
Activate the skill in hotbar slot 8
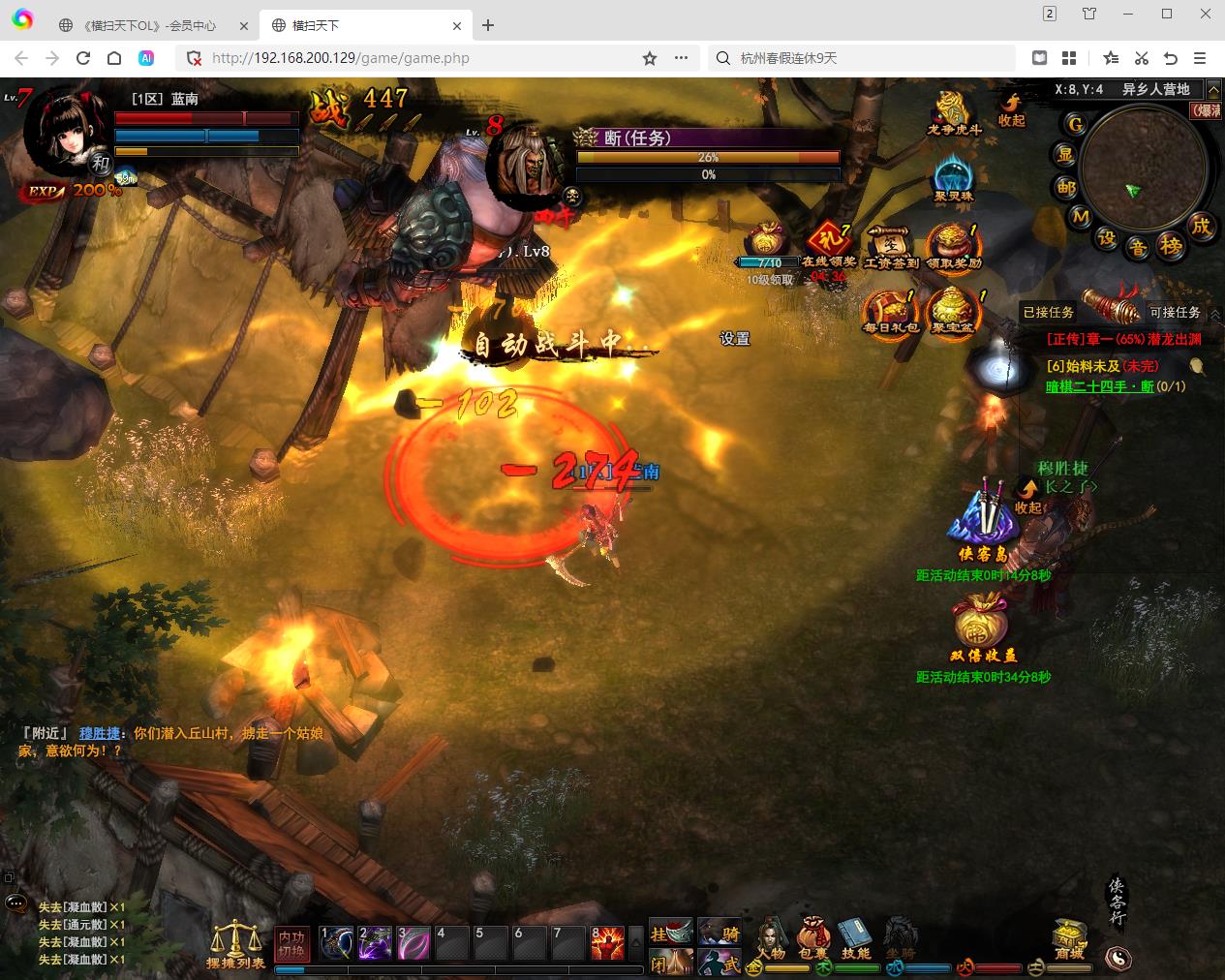[607, 943]
